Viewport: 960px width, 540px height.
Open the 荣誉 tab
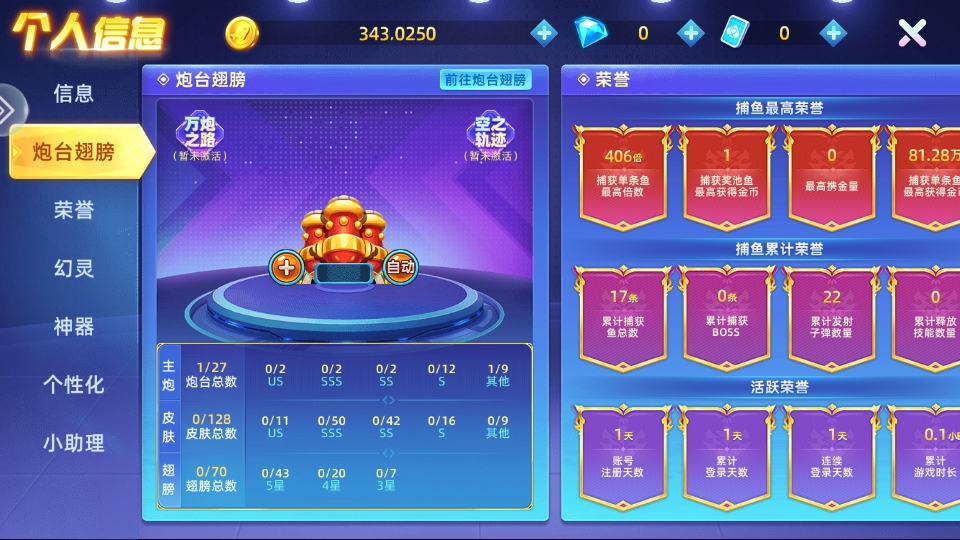pyautogui.click(x=74, y=210)
